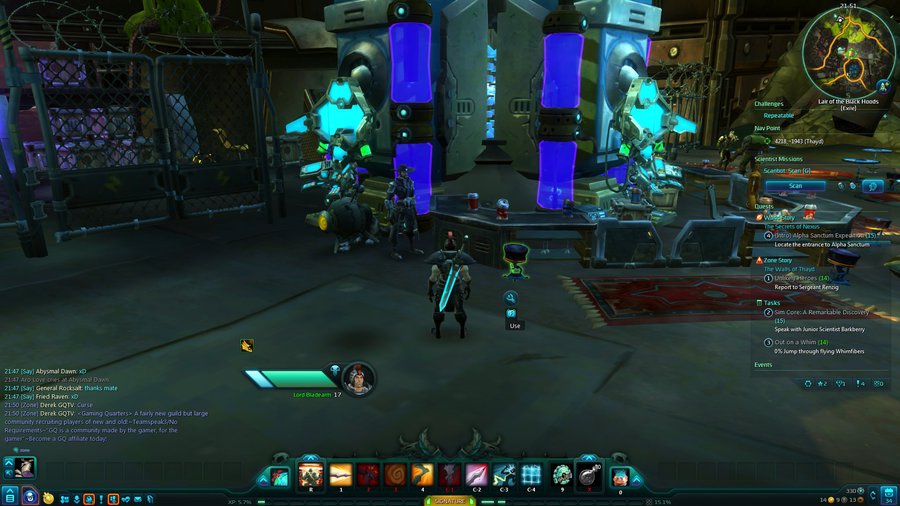This screenshot has height=506, width=900.
Task: Open the inventory bag icon
Action: coord(888,494)
